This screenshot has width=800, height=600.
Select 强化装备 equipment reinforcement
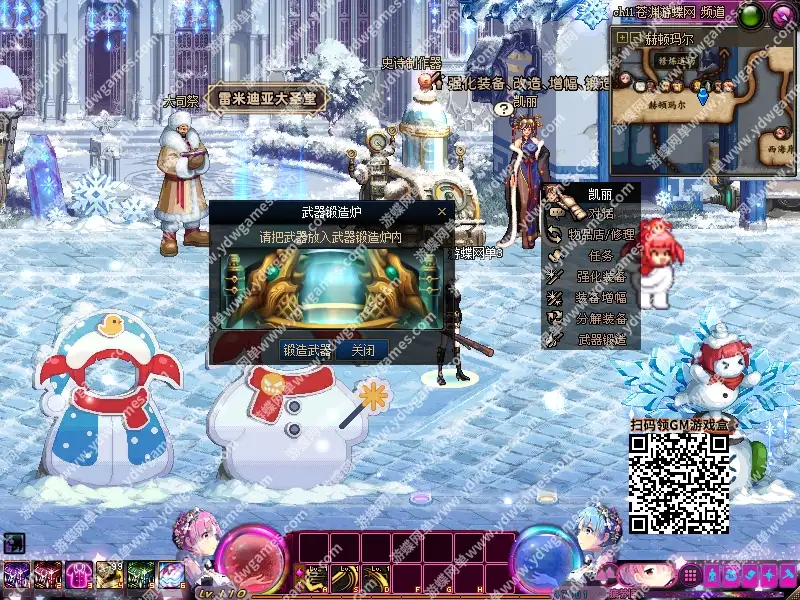coord(600,277)
